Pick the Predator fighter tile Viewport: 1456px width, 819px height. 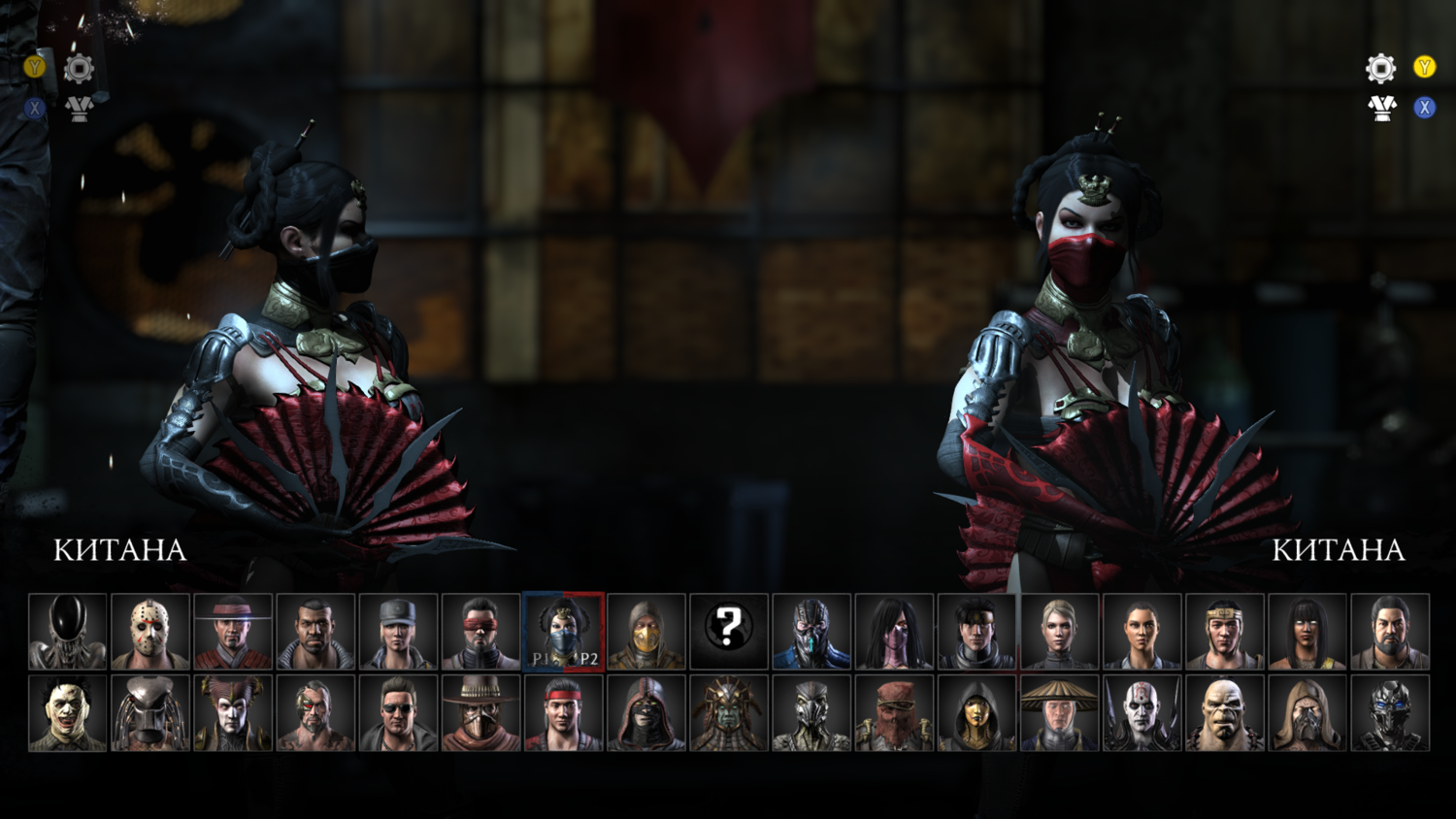[149, 714]
